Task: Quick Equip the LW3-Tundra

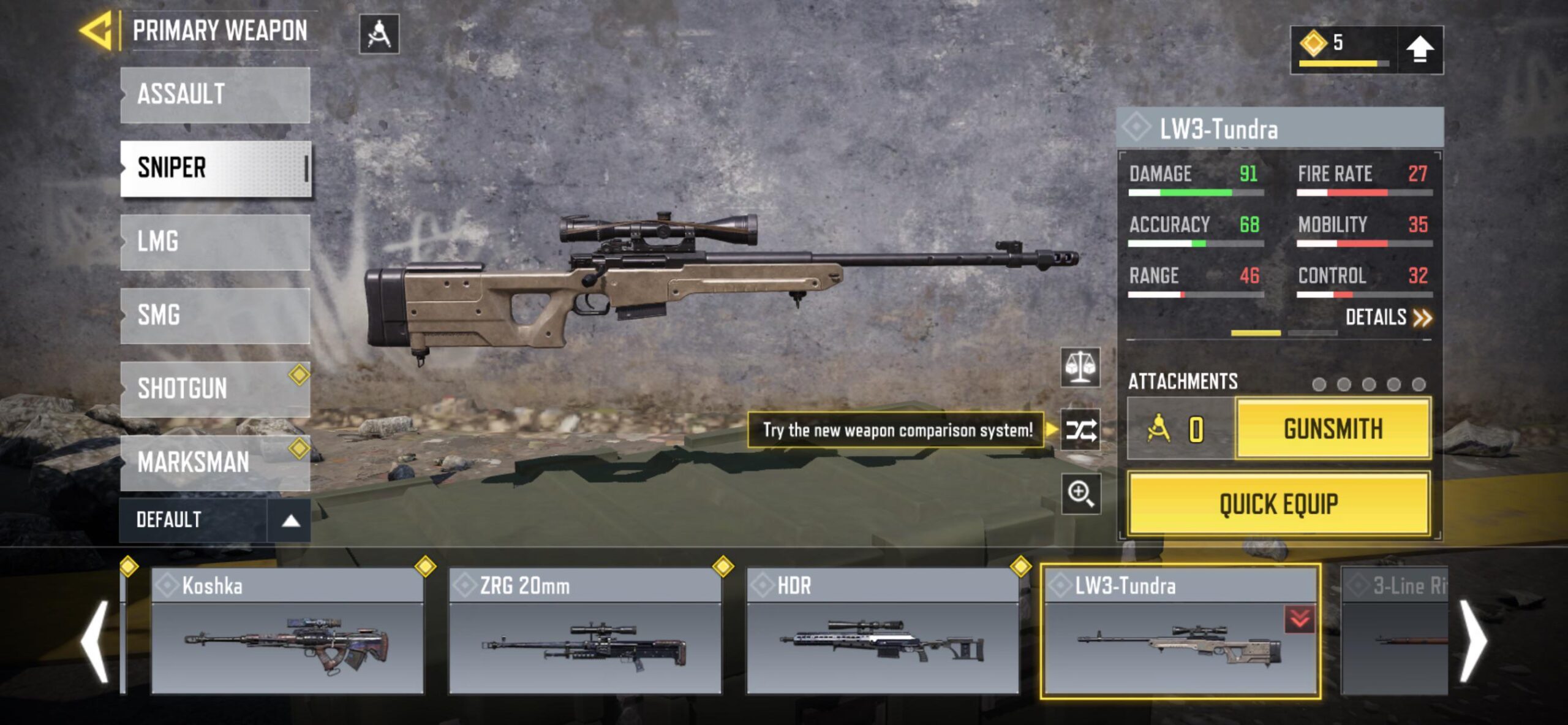Action: click(x=1279, y=504)
